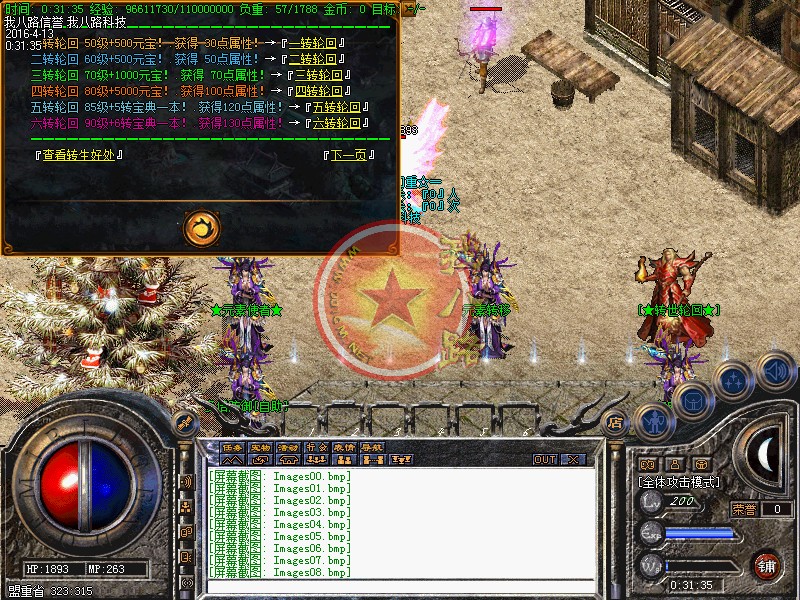Switch to the 宠物 pet tab
Image resolution: width=800 pixels, height=600 pixels.
[260, 447]
